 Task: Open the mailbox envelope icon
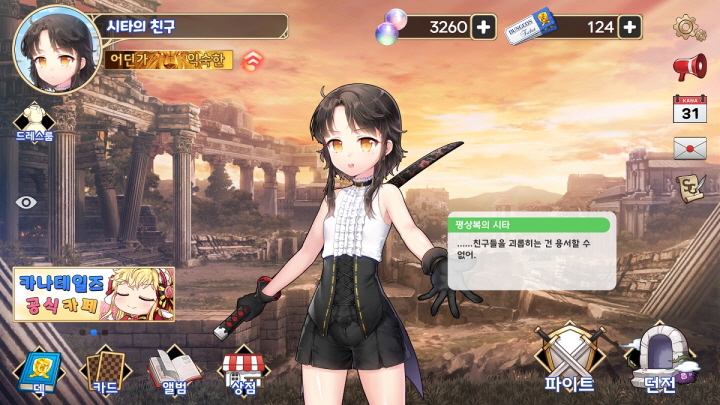689,149
